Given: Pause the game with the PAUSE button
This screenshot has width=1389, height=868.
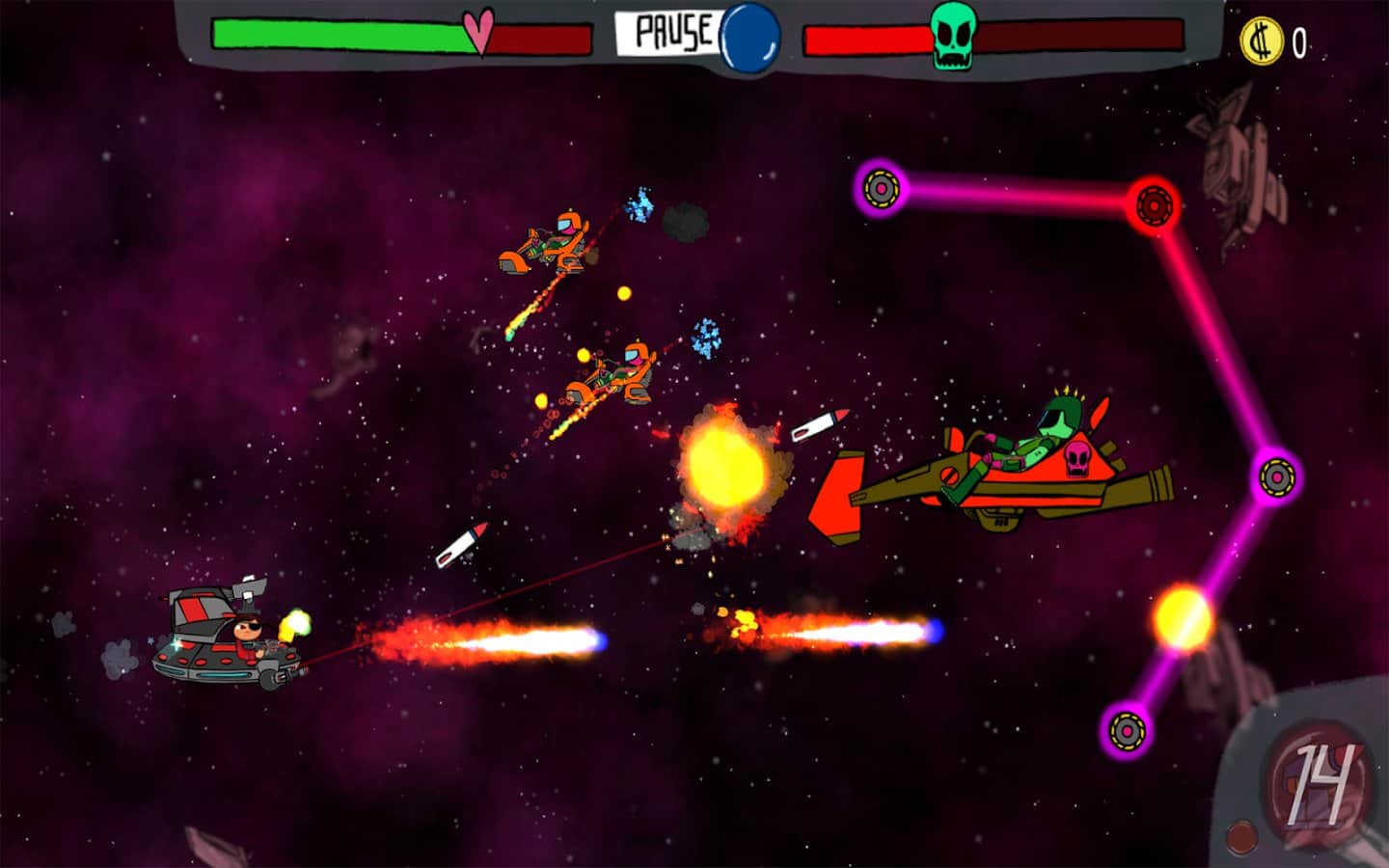Looking at the screenshot, I should (x=673, y=32).
